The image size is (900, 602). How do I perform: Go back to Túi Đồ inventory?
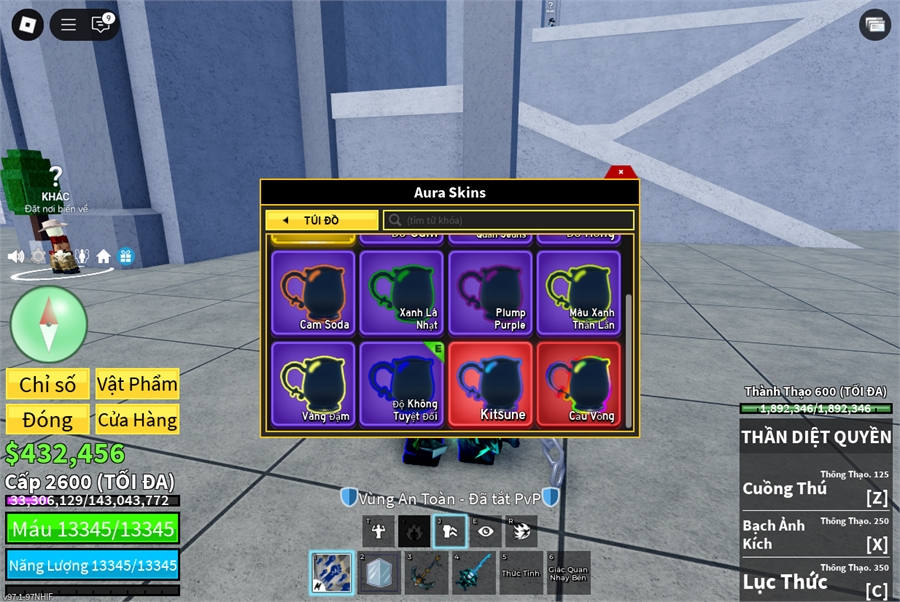point(321,220)
